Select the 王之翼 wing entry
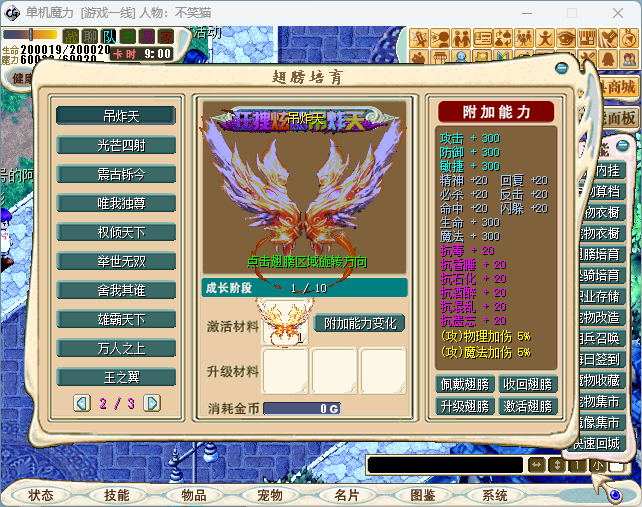 [116, 377]
